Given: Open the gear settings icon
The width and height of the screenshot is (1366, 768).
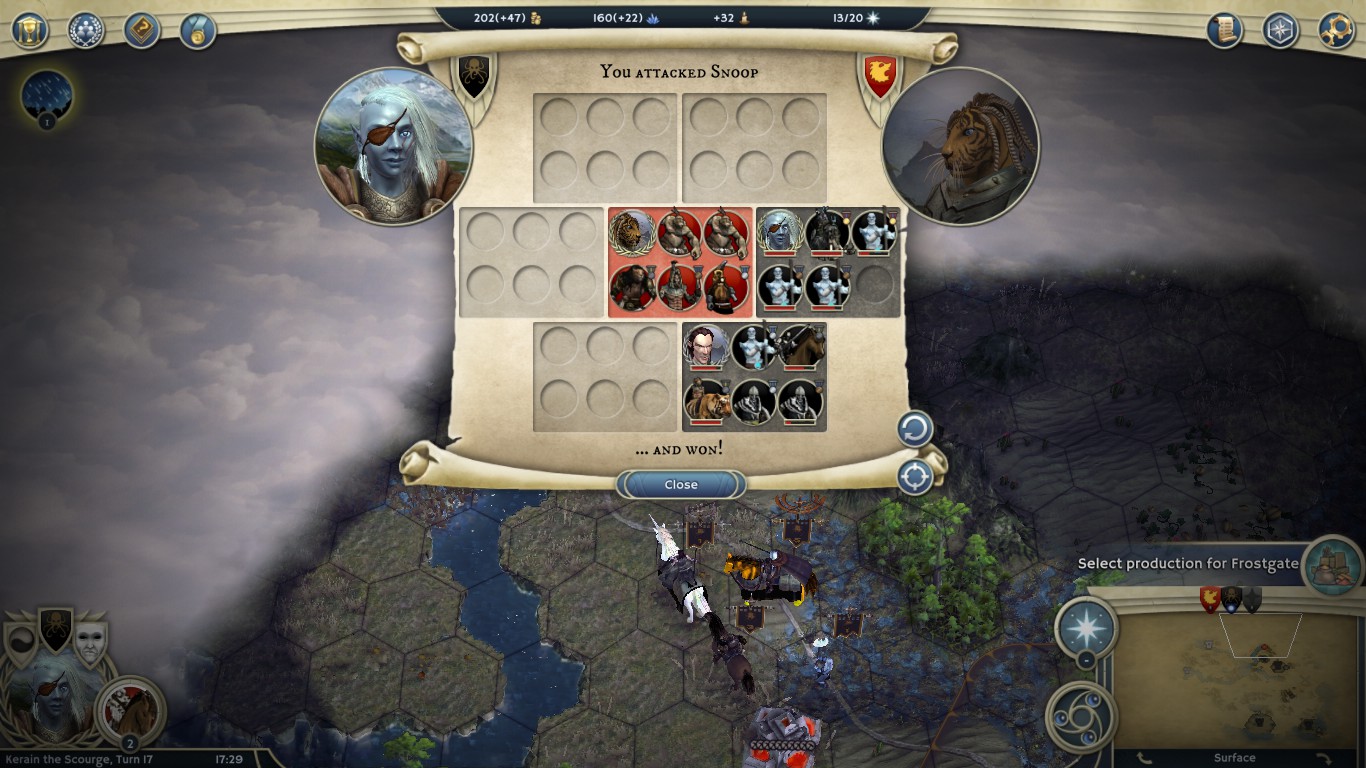Looking at the screenshot, I should pos(1336,30).
